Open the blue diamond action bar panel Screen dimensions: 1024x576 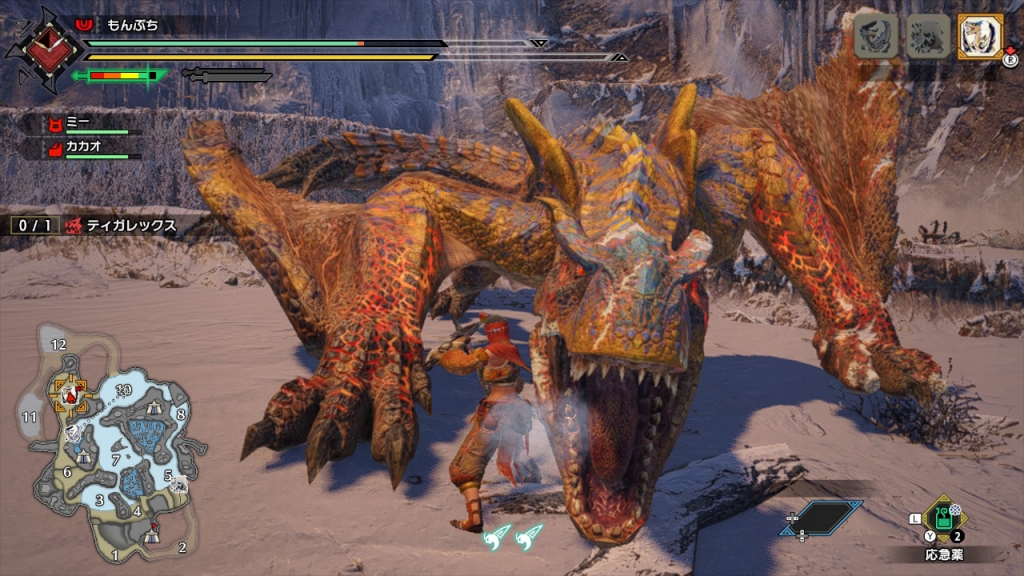tap(822, 517)
